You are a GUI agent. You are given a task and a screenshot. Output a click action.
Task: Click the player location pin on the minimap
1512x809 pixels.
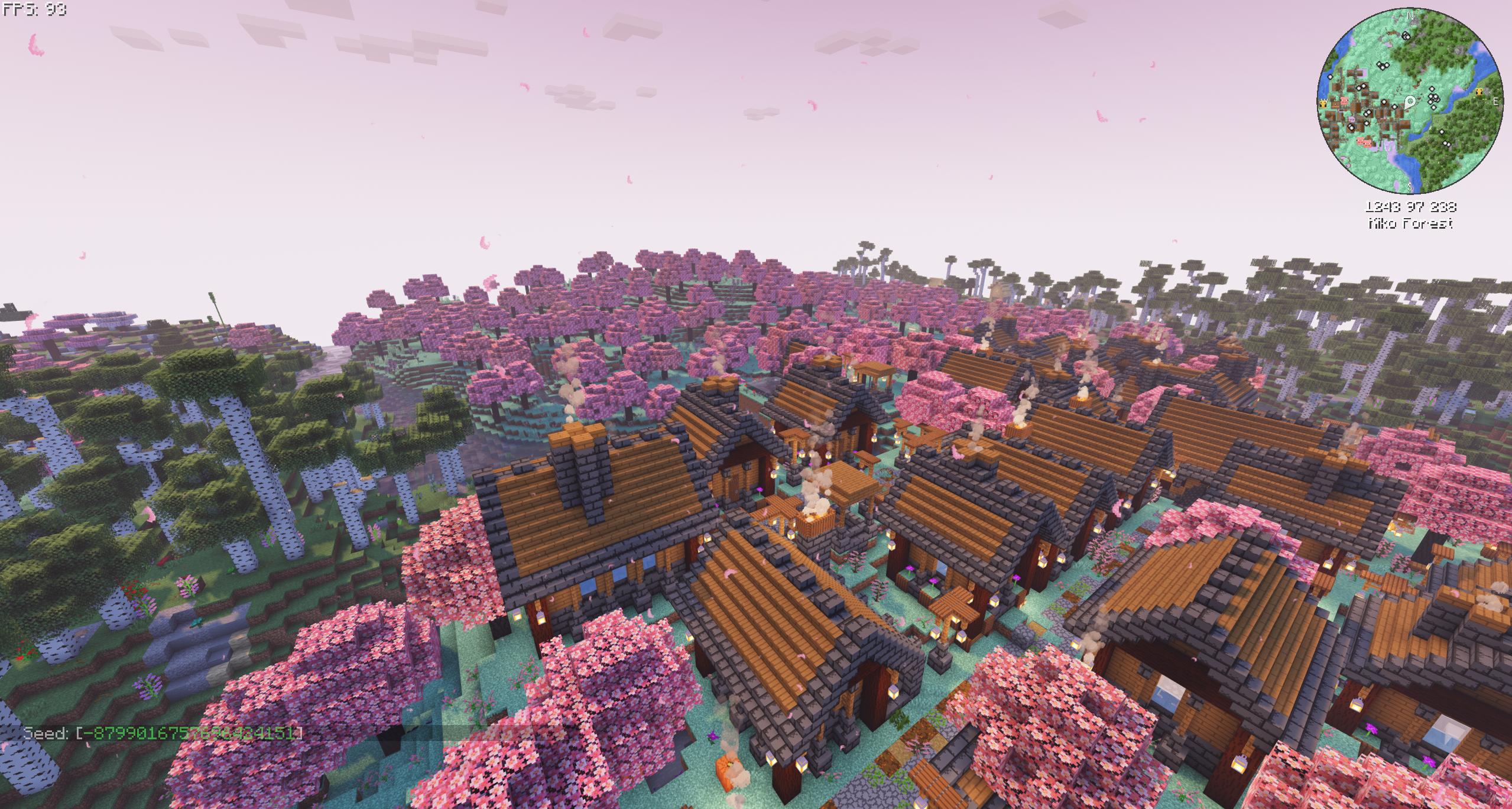coord(1411,102)
